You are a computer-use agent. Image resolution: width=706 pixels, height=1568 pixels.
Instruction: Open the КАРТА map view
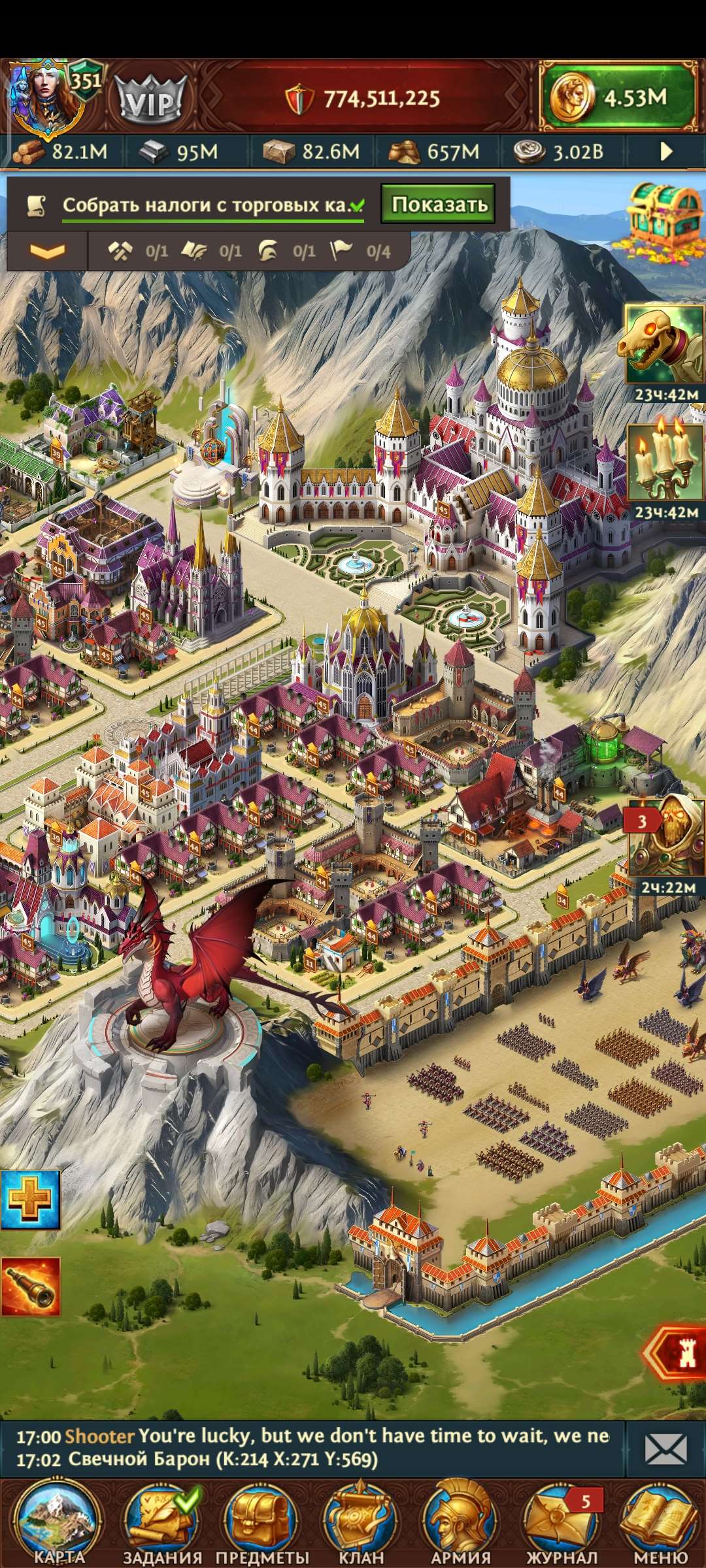pyautogui.click(x=58, y=1524)
